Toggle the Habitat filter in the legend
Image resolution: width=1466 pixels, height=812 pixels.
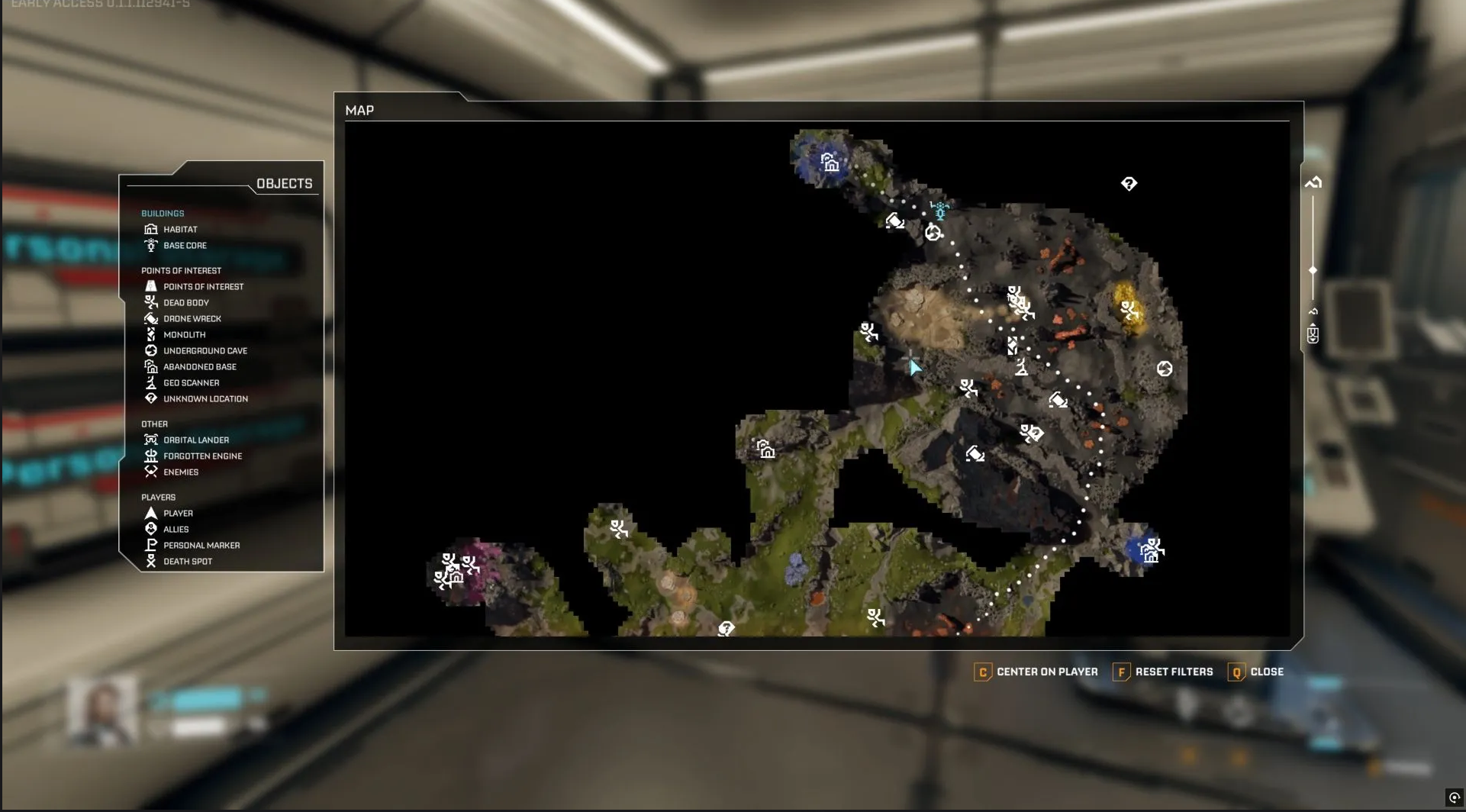(x=179, y=230)
